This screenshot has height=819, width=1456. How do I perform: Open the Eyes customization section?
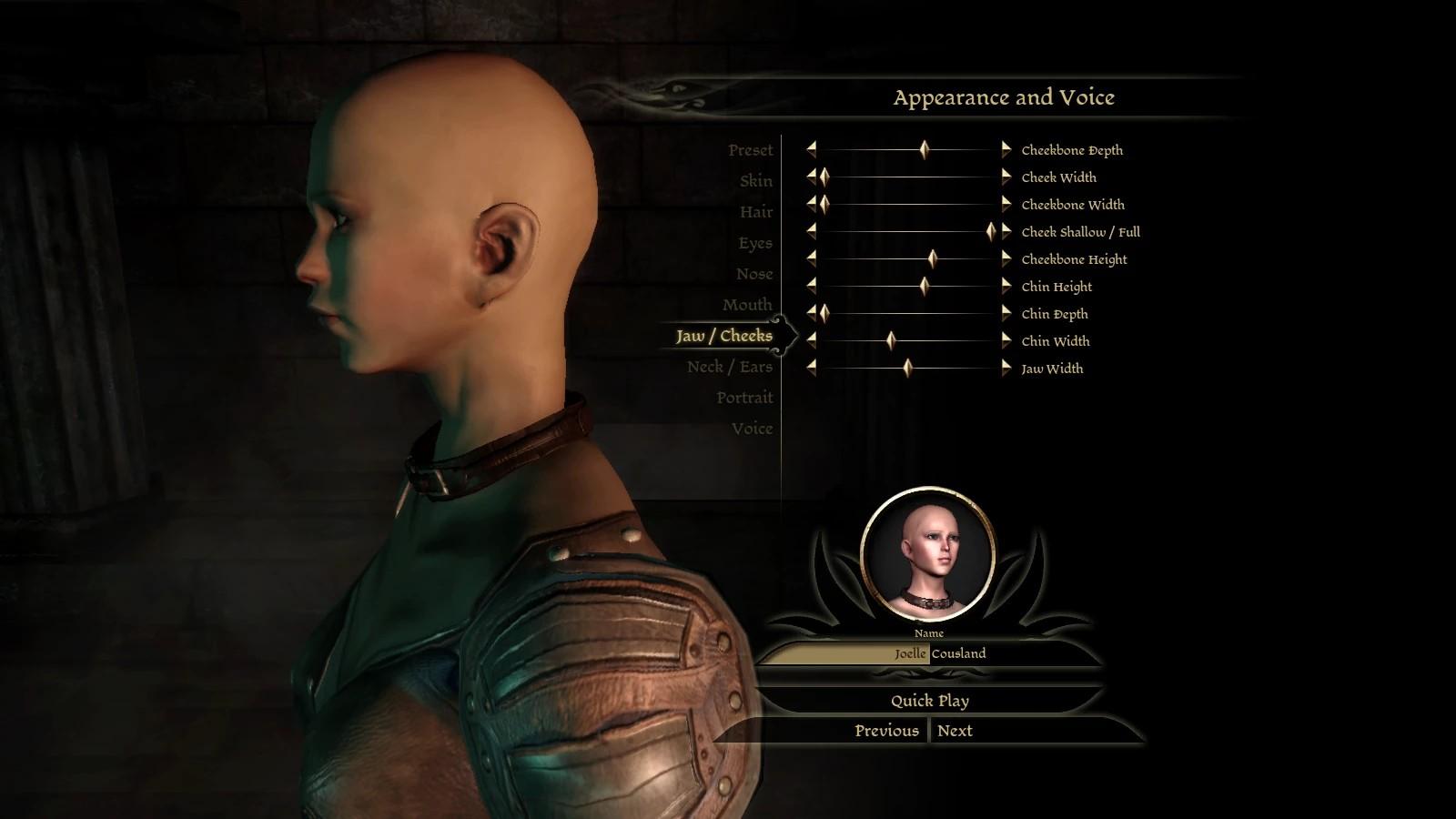(x=754, y=243)
